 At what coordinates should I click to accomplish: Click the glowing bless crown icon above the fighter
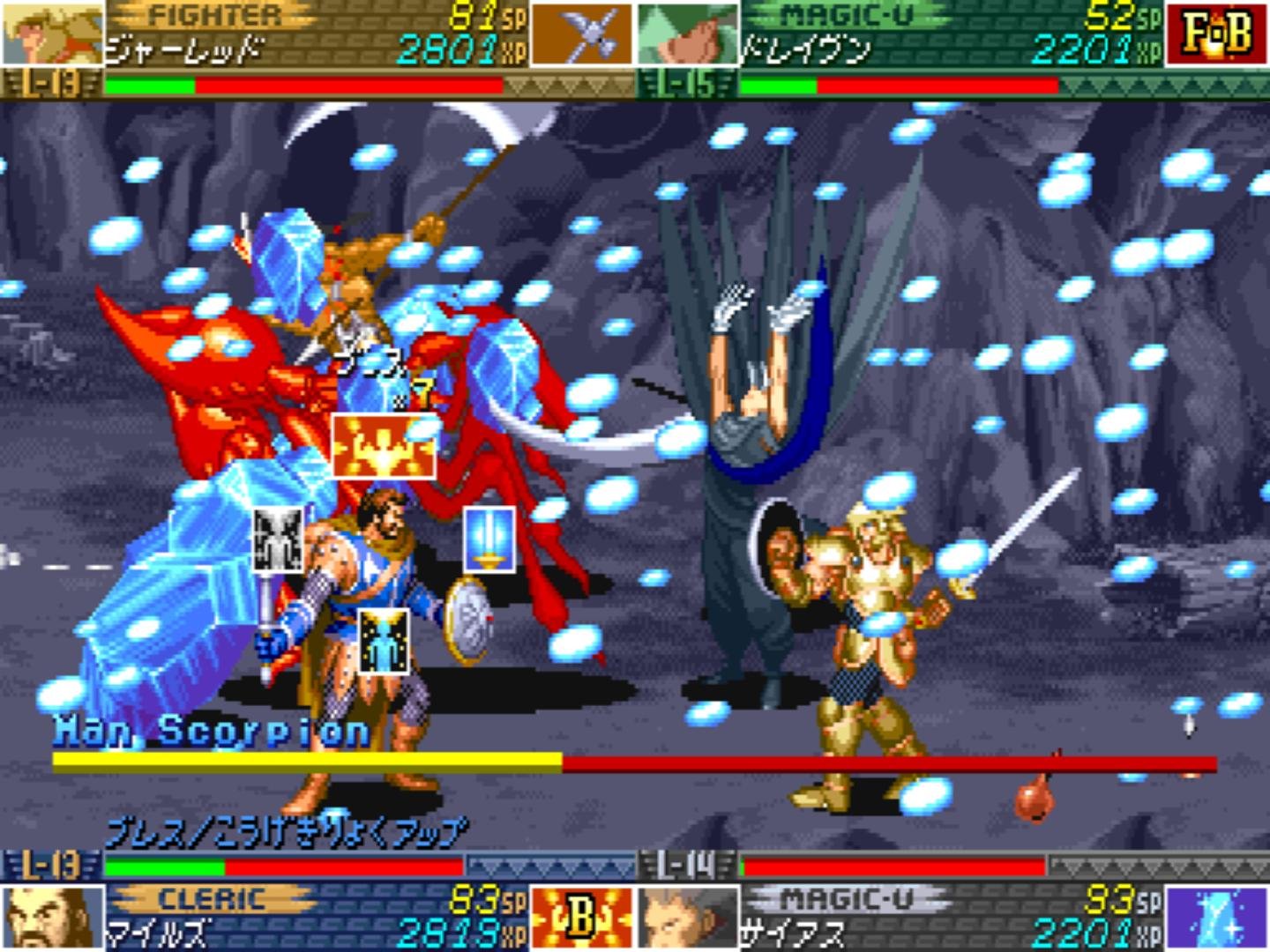(x=383, y=445)
